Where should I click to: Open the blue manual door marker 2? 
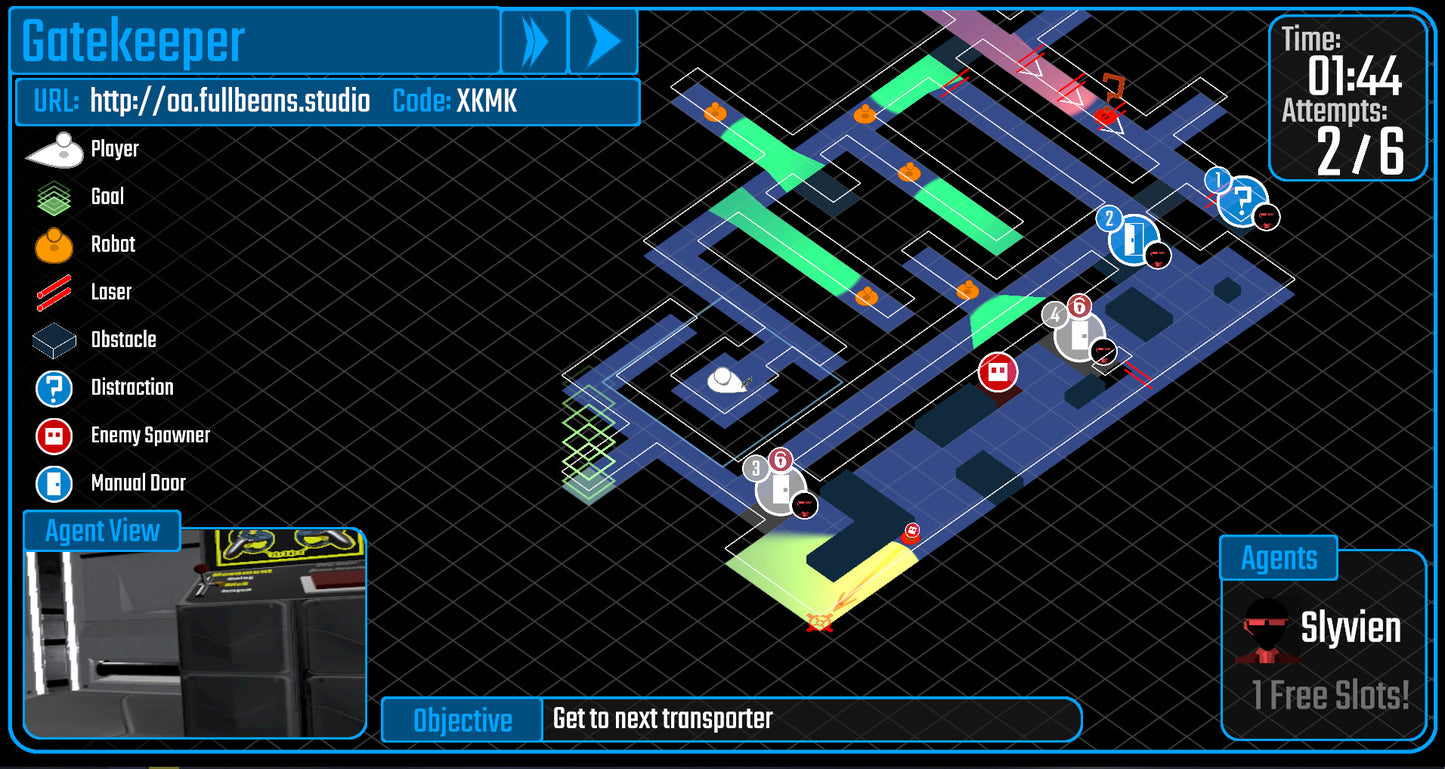[x=1132, y=237]
